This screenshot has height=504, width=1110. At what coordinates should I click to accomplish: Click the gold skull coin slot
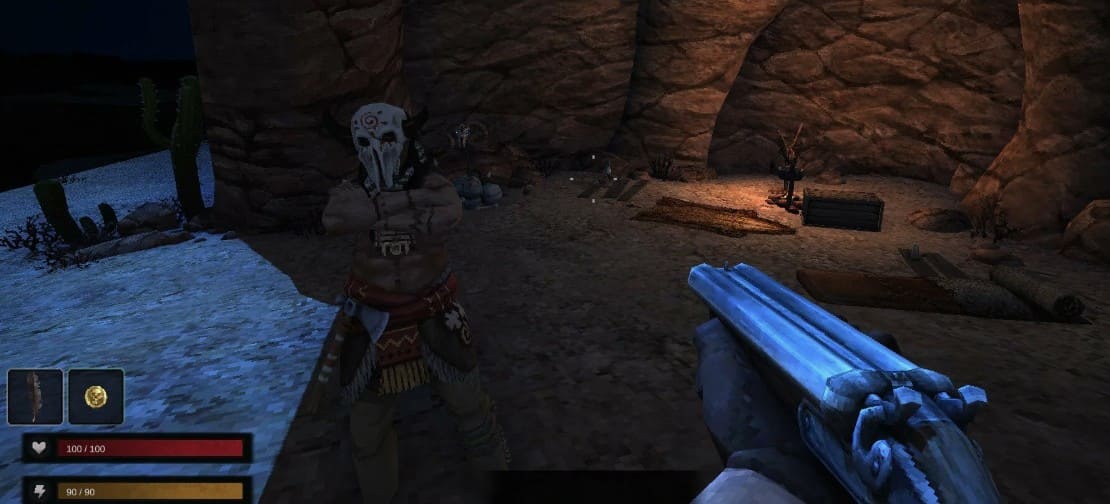[x=96, y=396]
